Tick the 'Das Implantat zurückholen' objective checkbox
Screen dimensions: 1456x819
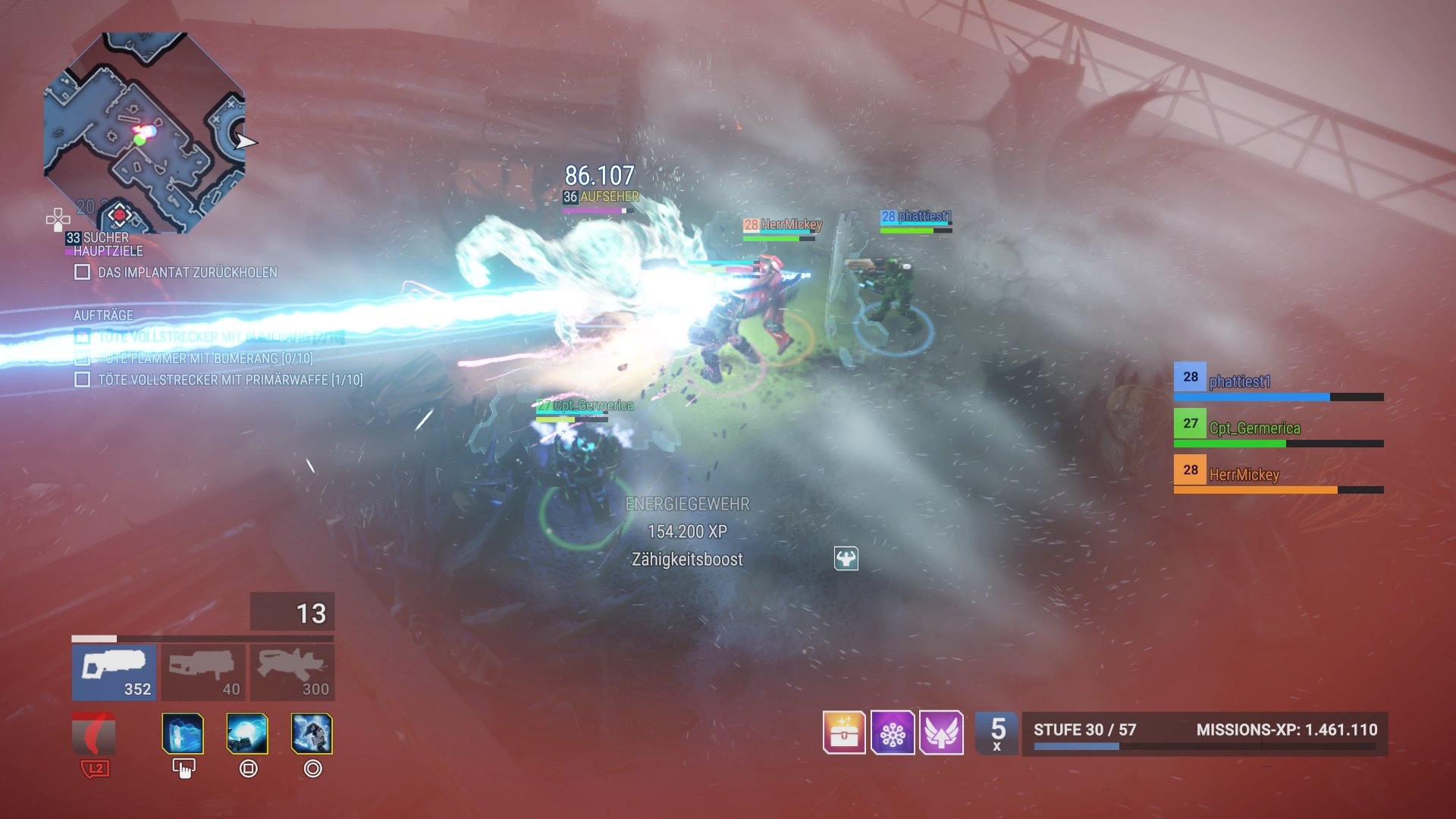tap(83, 272)
